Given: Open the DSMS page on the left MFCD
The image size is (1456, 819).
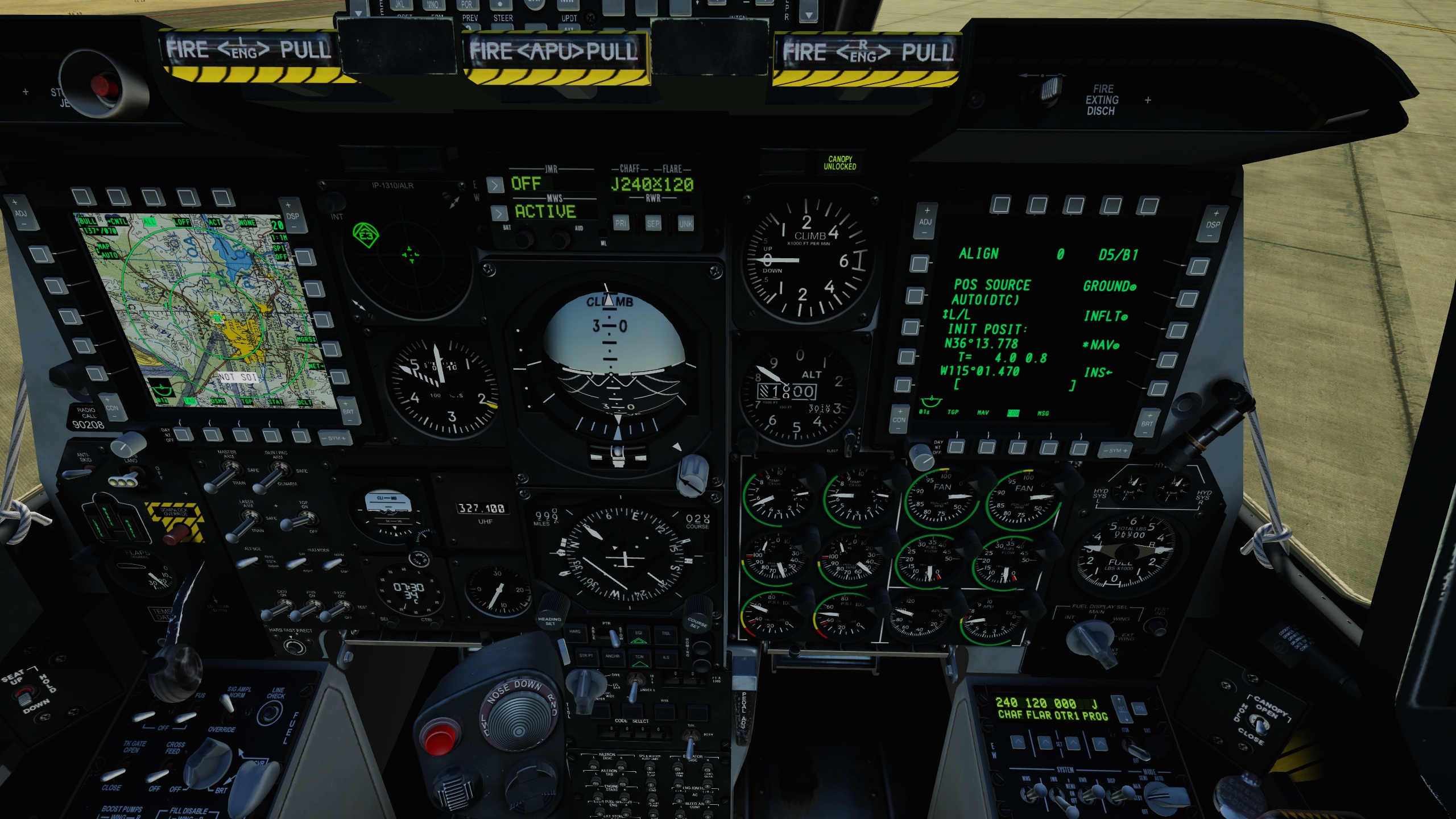Looking at the screenshot, I should point(212,437).
